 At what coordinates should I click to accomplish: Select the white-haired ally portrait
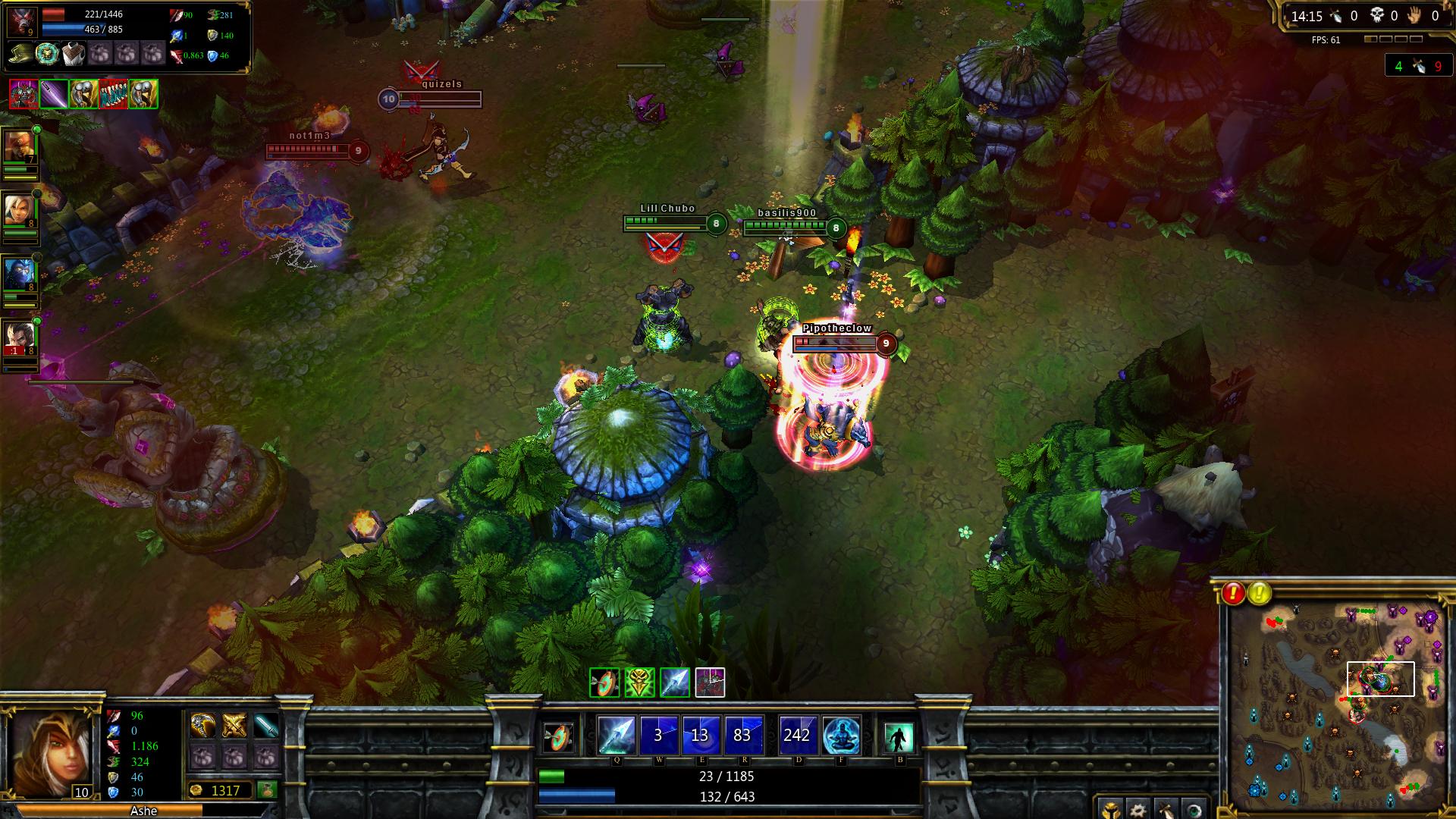coord(18,210)
